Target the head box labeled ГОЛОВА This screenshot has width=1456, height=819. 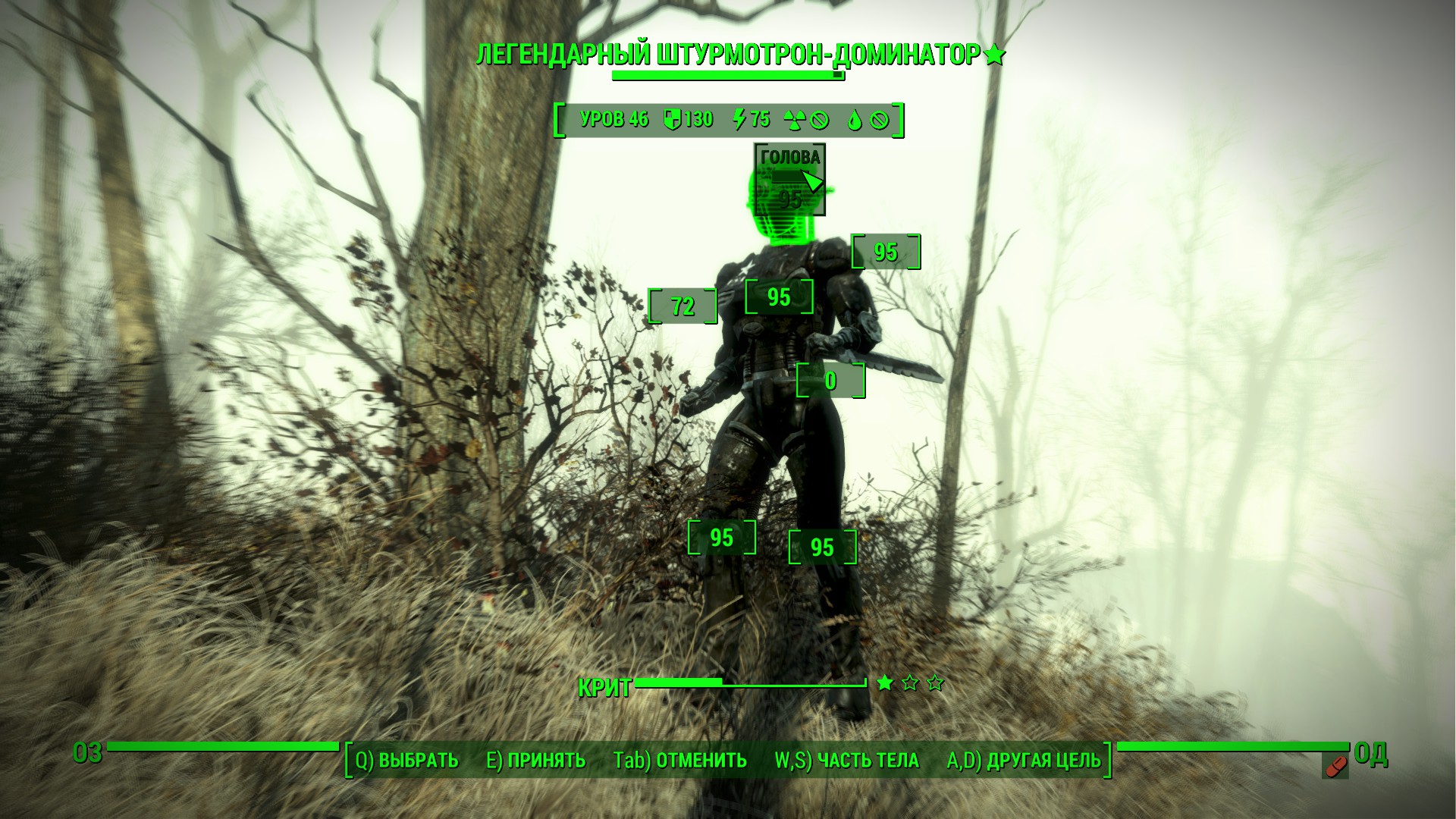pos(789,180)
